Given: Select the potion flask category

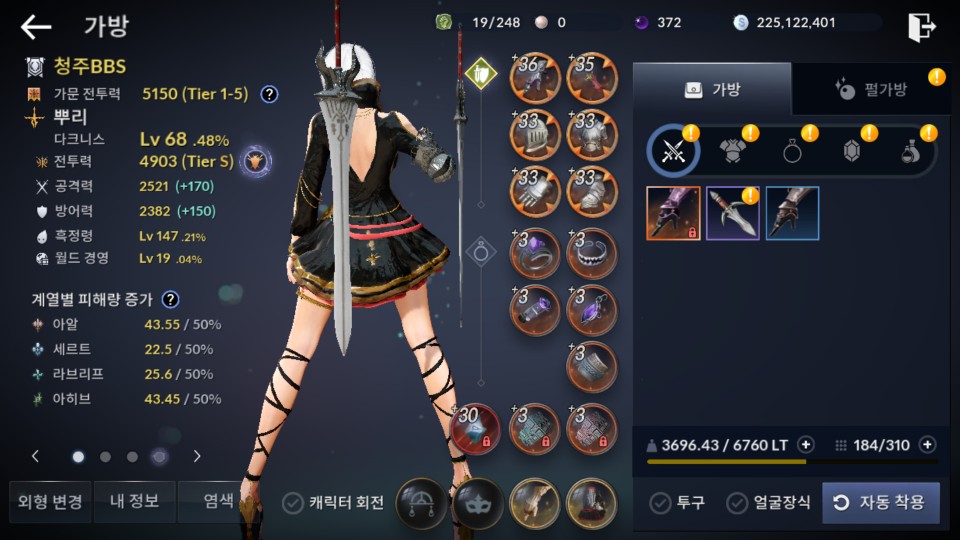Looking at the screenshot, I should point(911,151).
